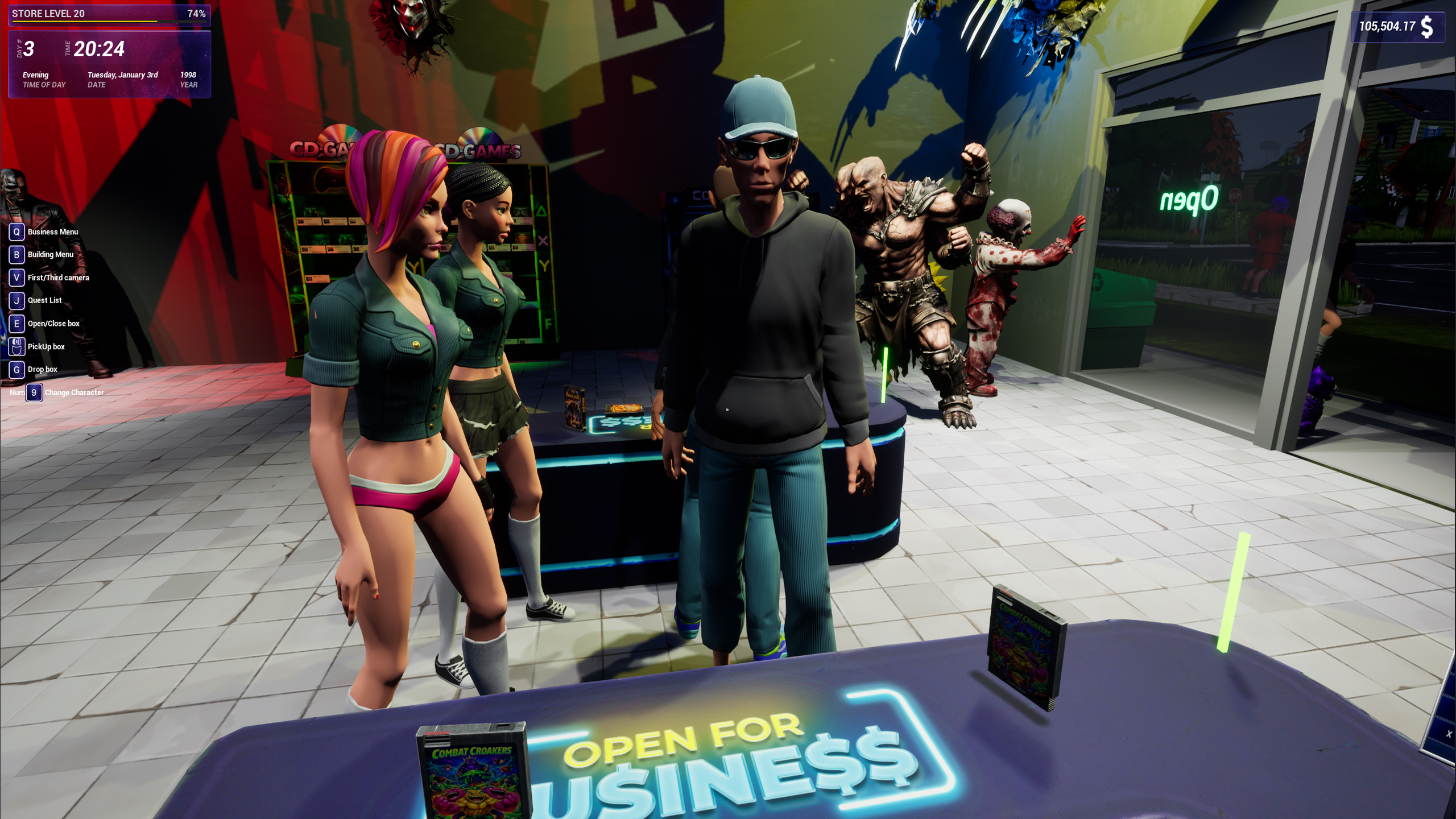The height and width of the screenshot is (819, 1456).
Task: Click the G Drop box key icon
Action: (x=16, y=369)
